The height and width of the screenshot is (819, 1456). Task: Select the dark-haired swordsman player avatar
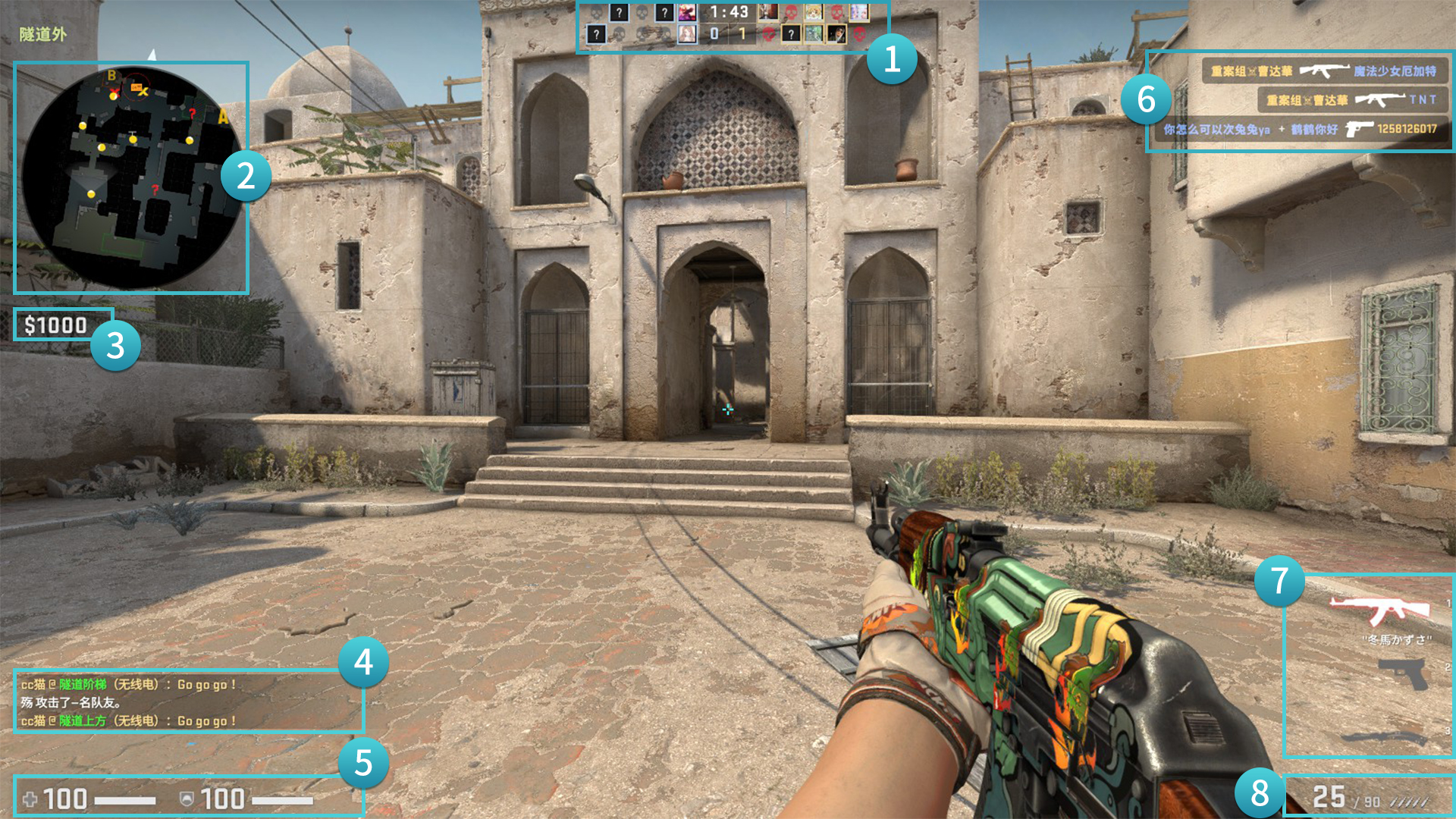(836, 34)
